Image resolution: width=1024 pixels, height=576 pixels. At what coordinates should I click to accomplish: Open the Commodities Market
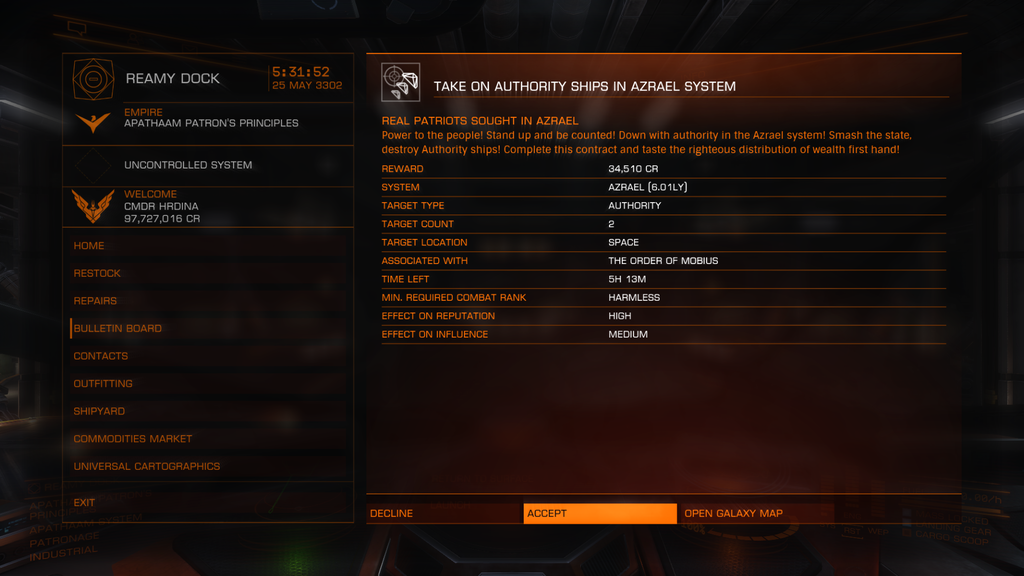133,439
